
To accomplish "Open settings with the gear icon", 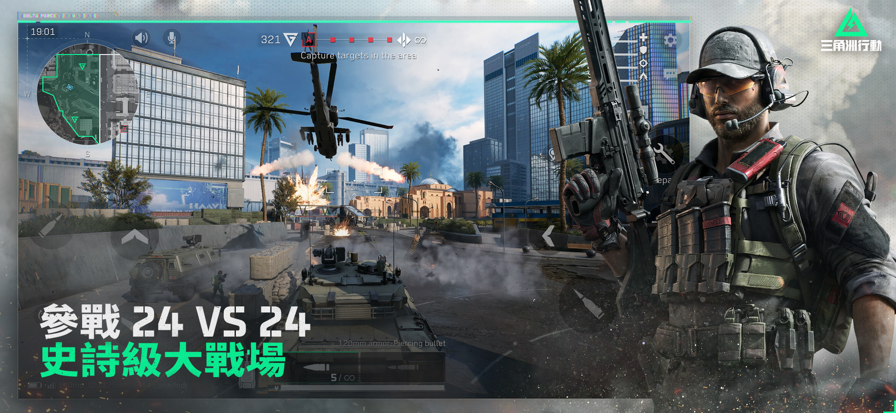I will (671, 41).
